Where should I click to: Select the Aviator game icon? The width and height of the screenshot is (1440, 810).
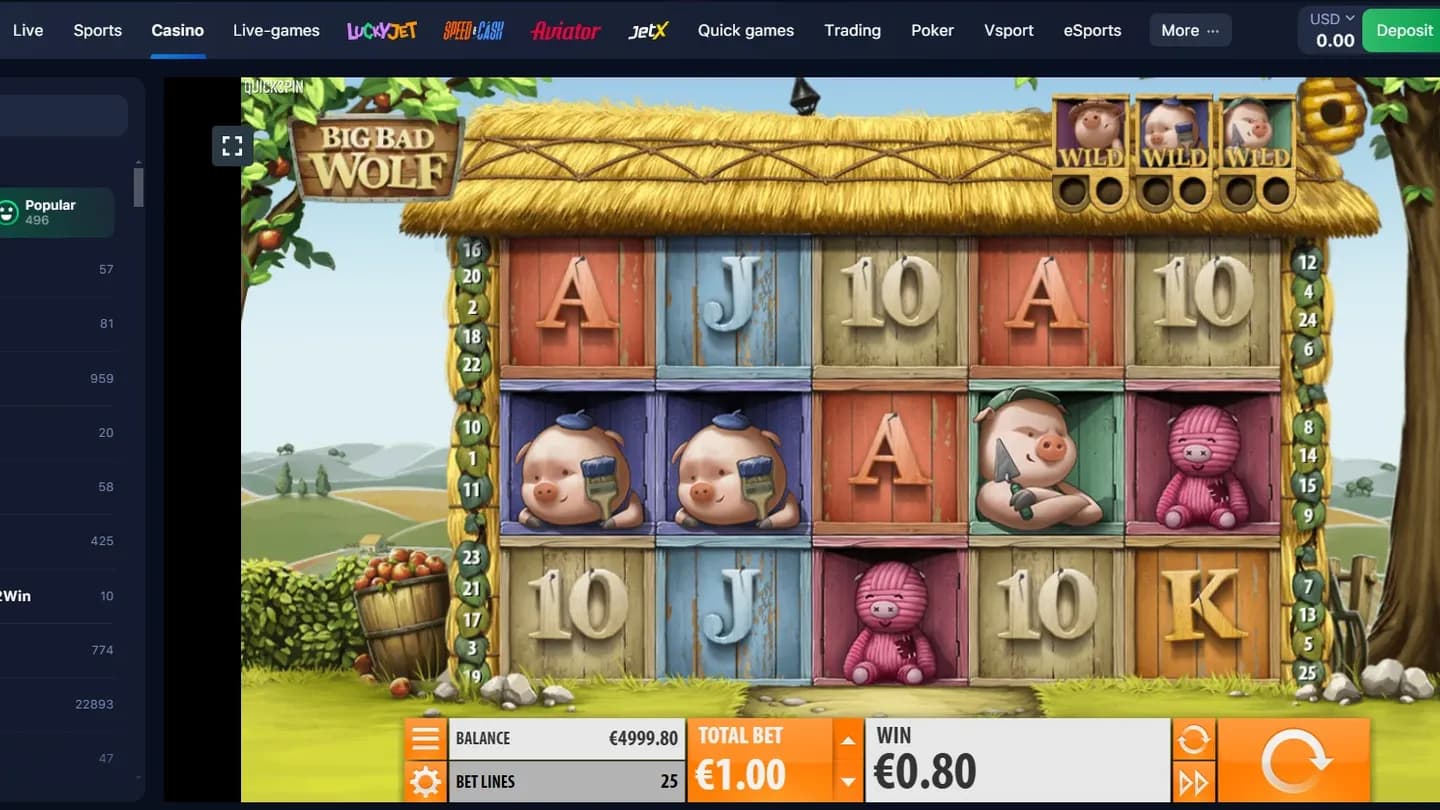[565, 30]
